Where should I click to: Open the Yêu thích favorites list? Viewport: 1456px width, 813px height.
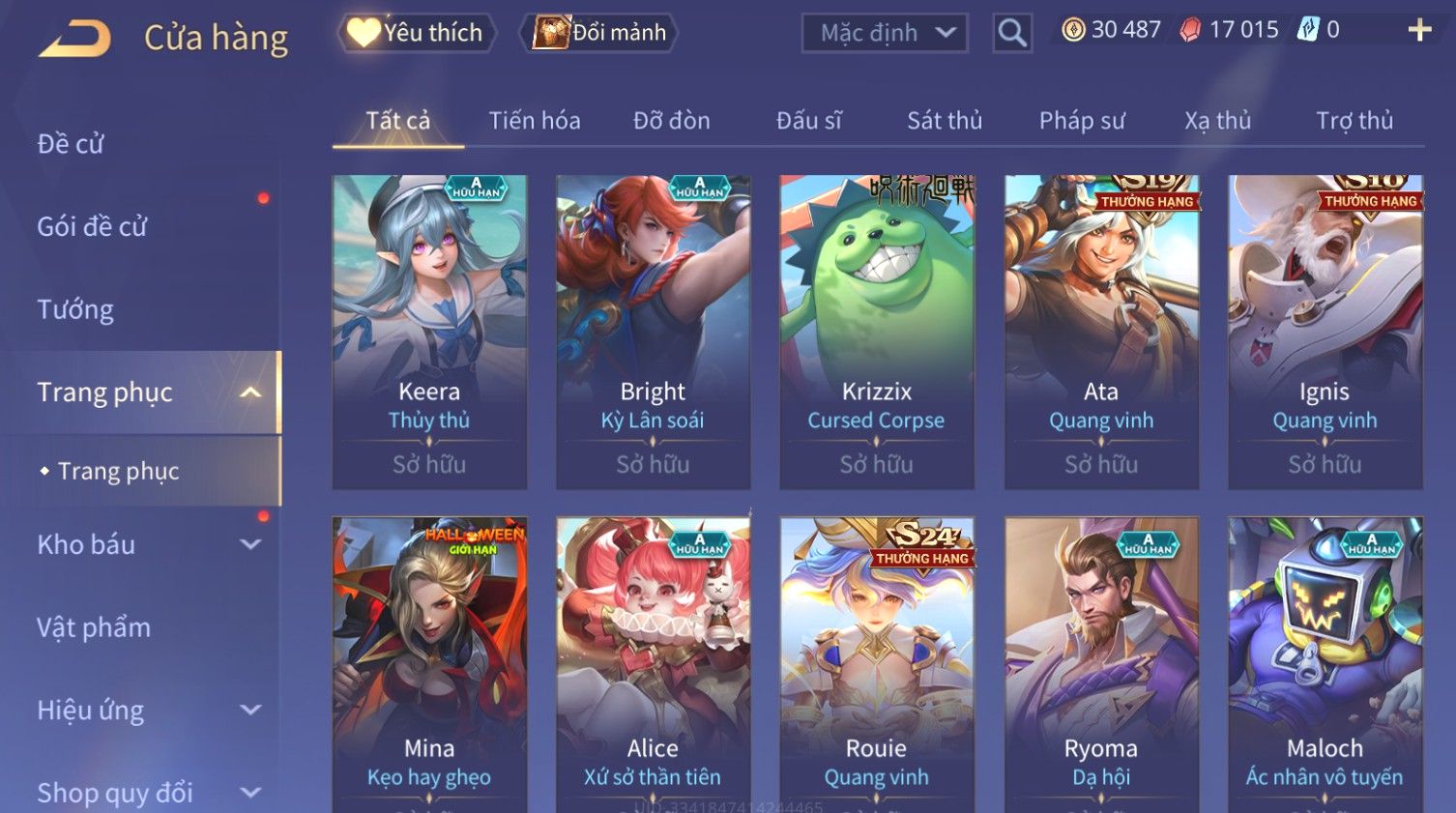pyautogui.click(x=417, y=33)
